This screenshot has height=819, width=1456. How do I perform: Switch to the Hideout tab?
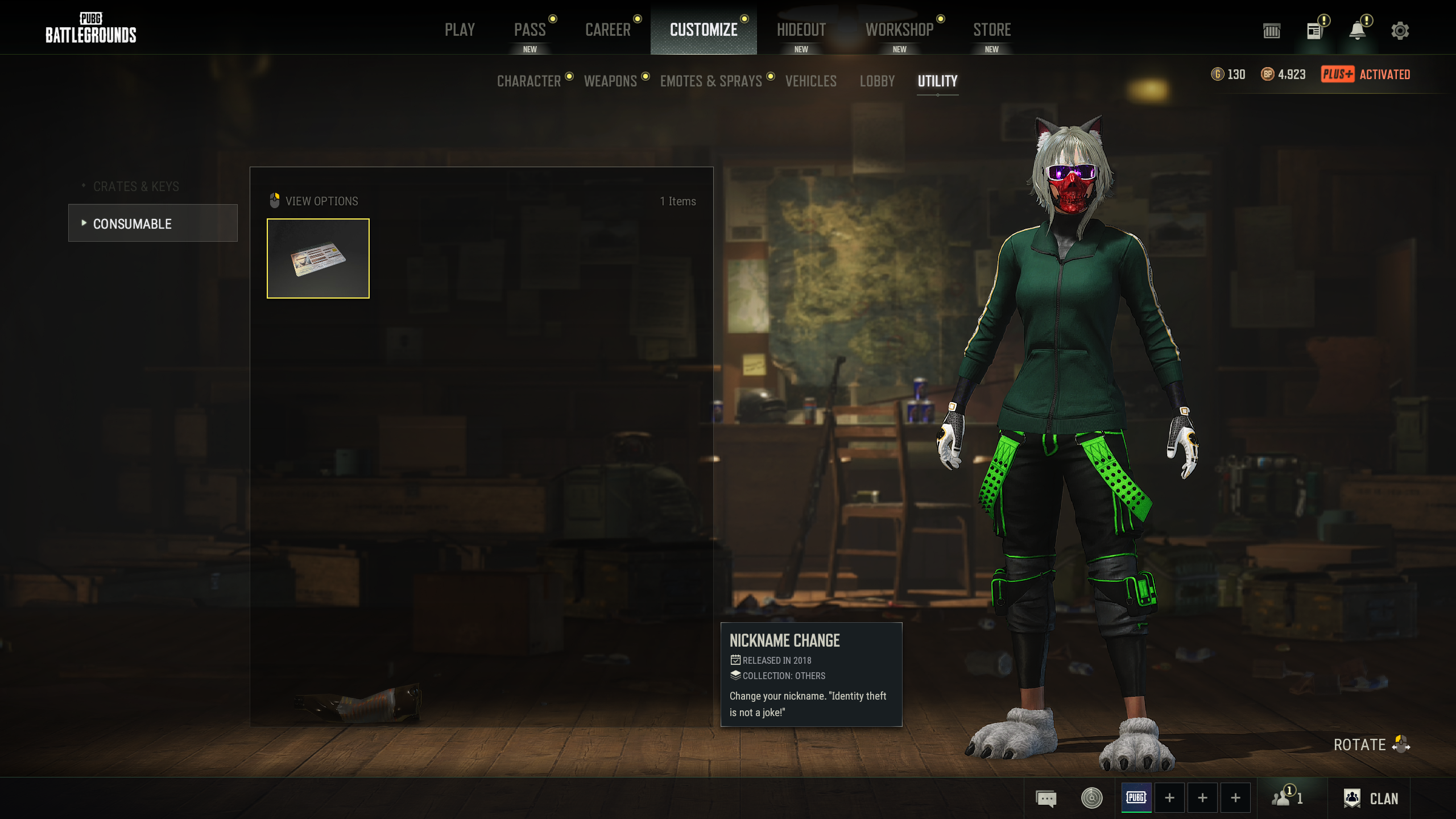801,30
